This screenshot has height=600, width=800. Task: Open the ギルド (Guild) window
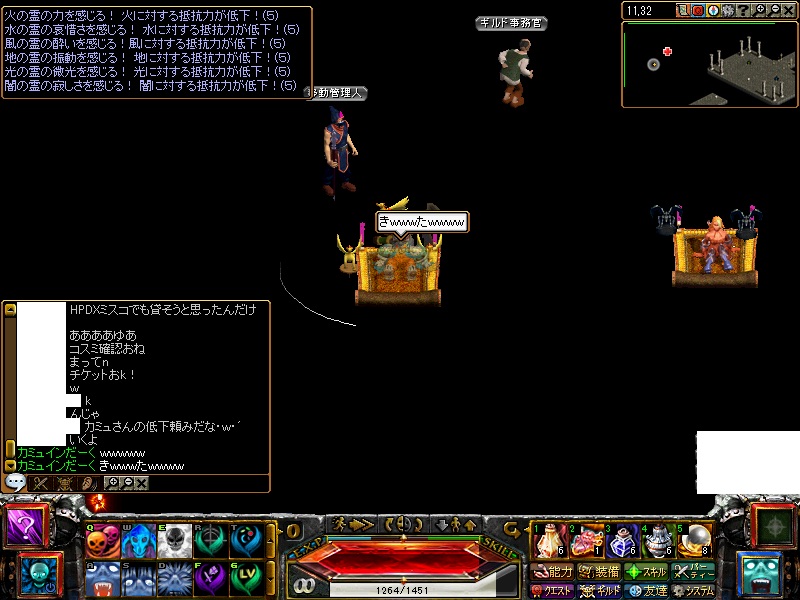tap(600, 591)
